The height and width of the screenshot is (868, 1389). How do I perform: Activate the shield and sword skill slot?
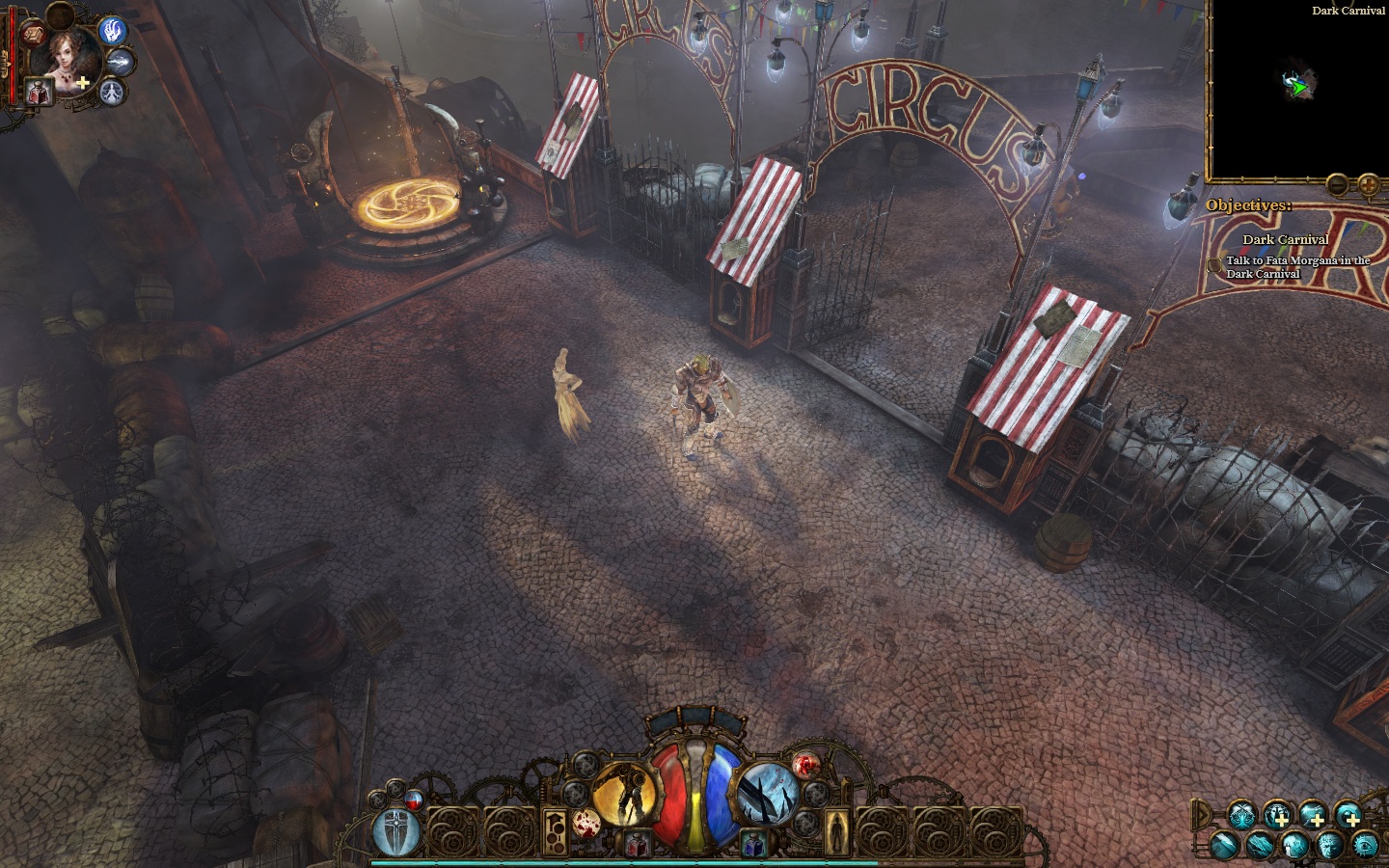(395, 831)
